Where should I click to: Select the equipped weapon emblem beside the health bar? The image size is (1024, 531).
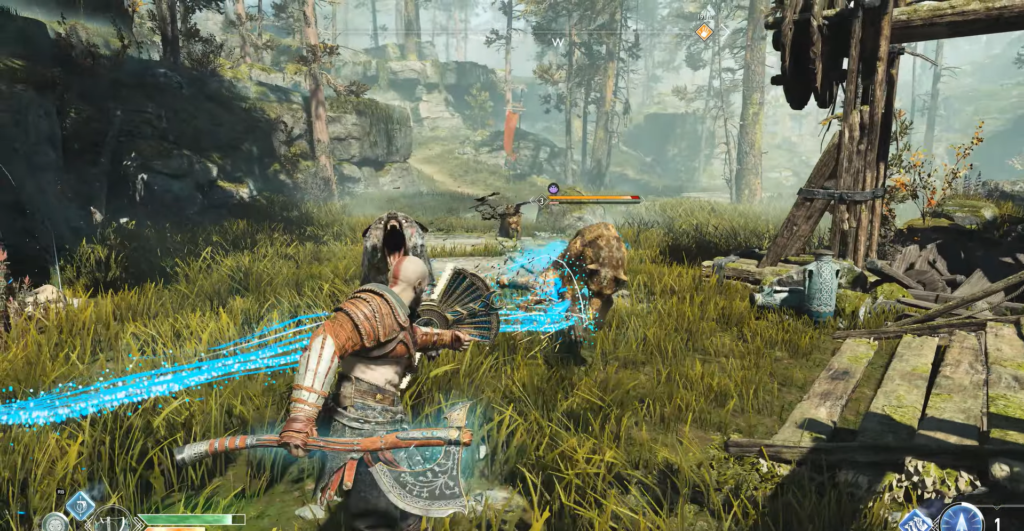tap(114, 521)
